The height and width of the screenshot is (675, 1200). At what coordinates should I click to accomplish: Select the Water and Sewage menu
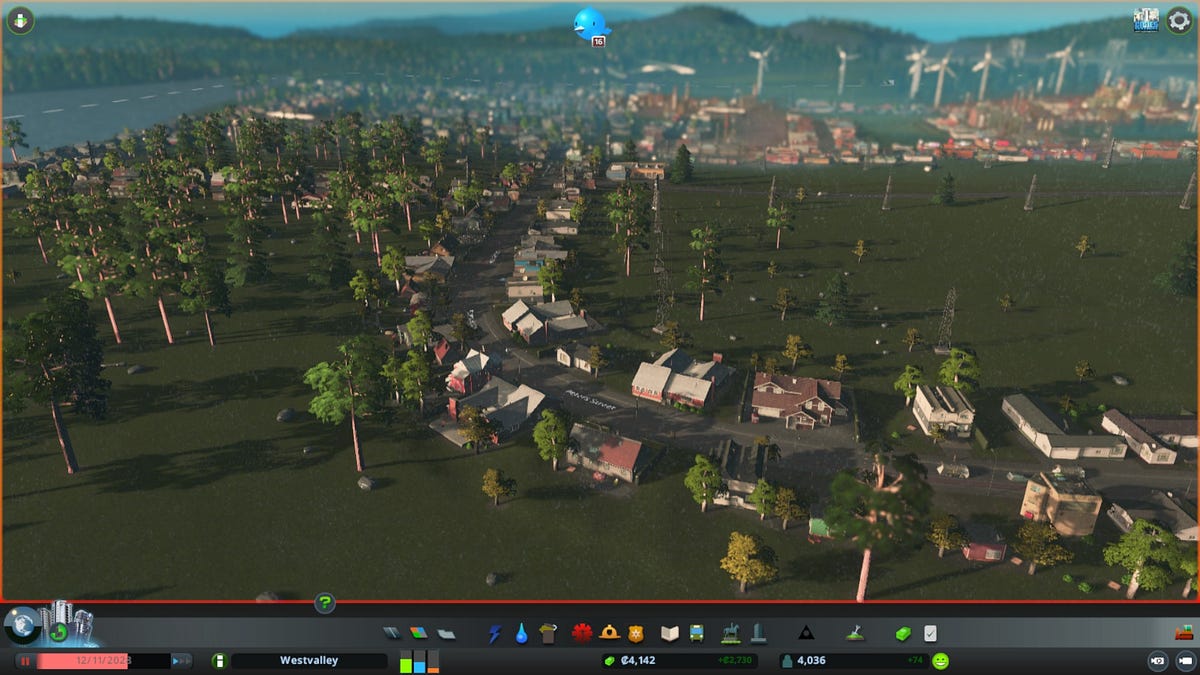pos(521,633)
